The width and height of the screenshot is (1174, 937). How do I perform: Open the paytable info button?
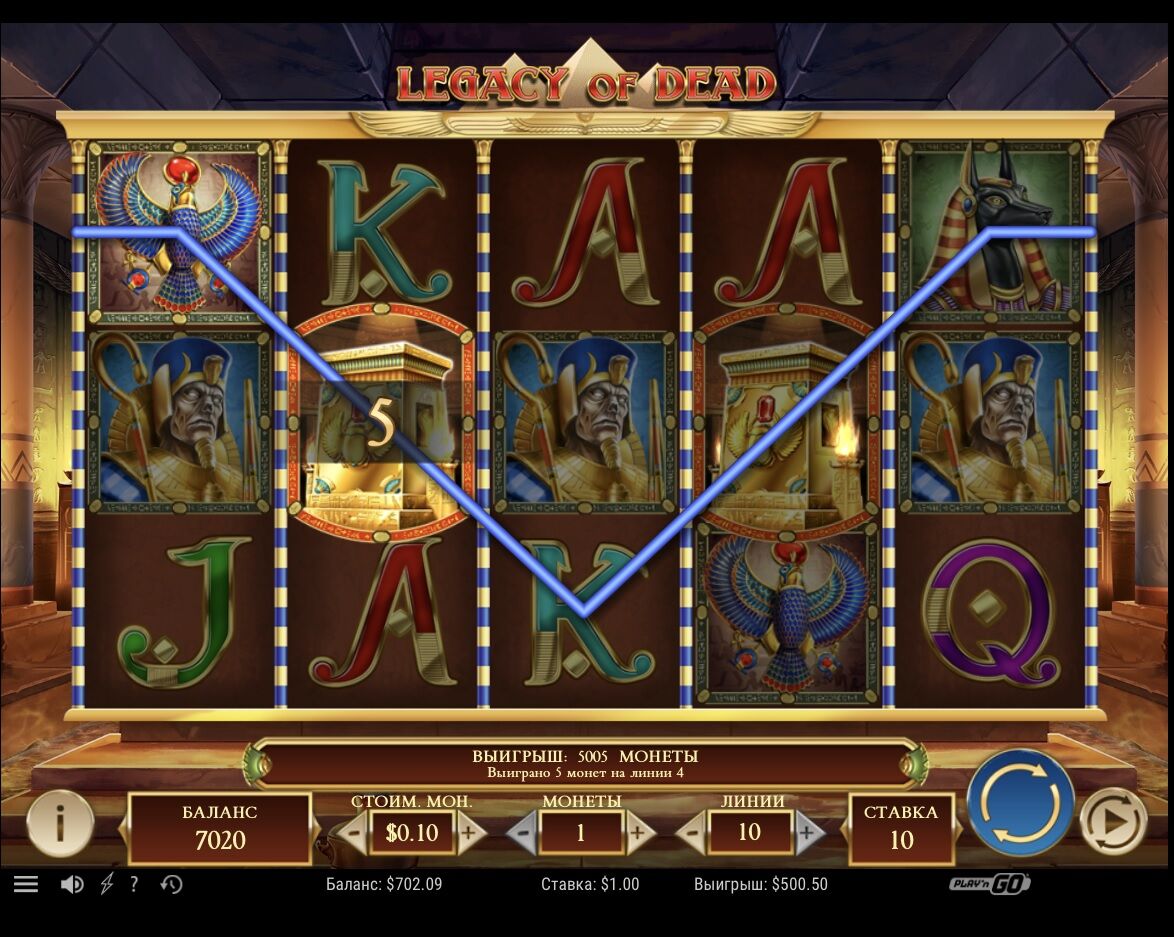[x=60, y=824]
